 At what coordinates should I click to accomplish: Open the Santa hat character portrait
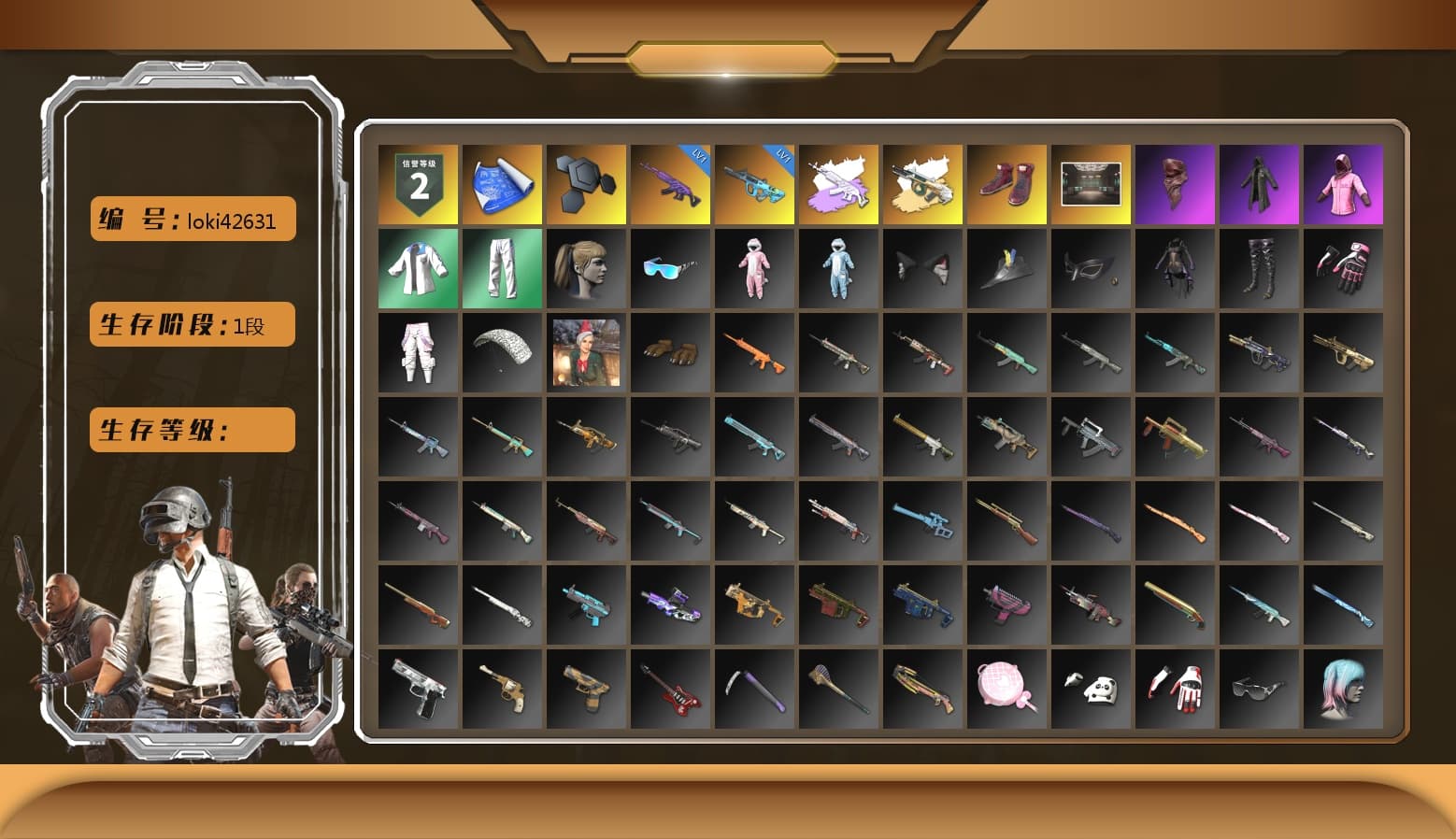pyautogui.click(x=586, y=353)
